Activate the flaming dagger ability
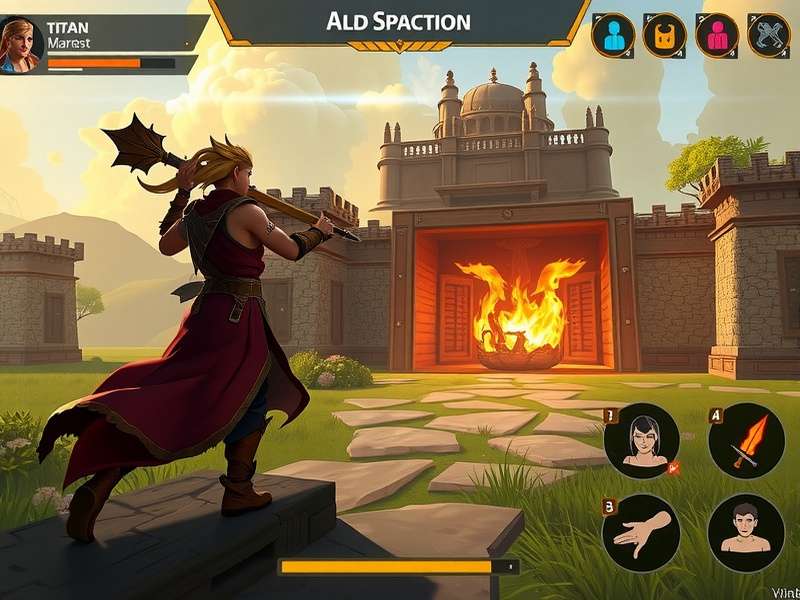 pos(746,441)
